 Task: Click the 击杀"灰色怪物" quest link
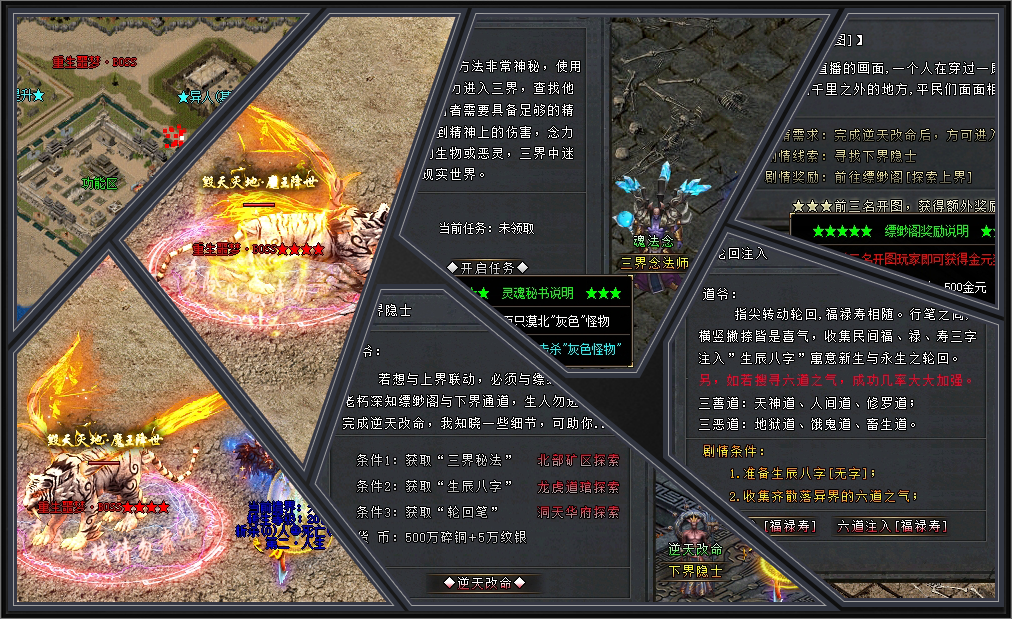[x=580, y=349]
